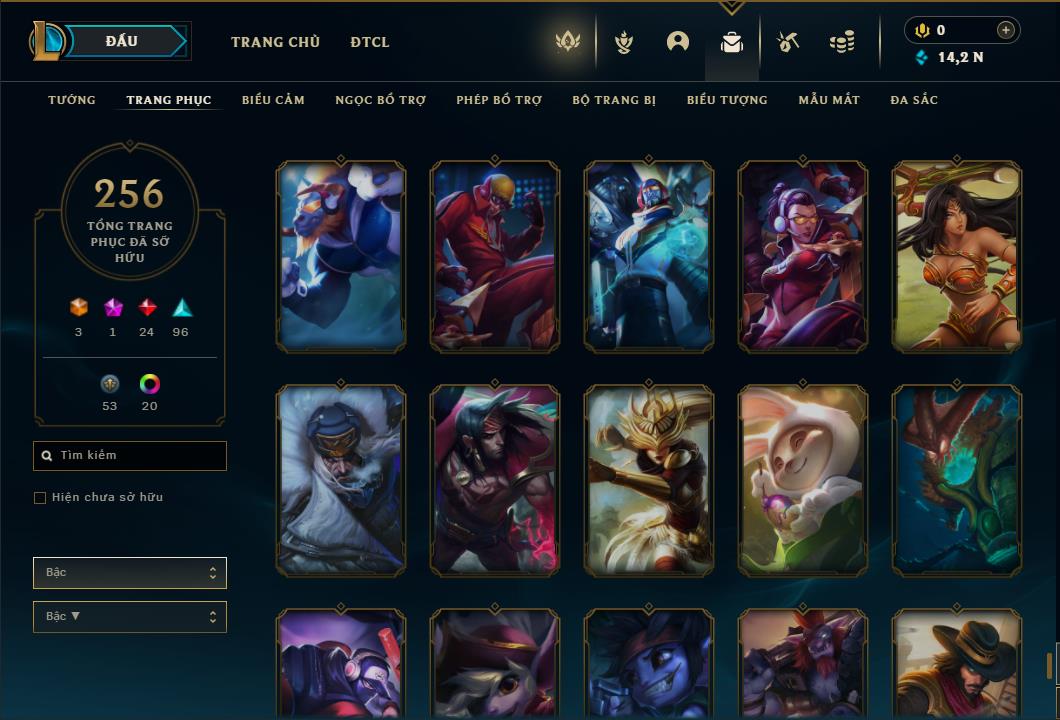The image size is (1060, 720).
Task: Select the MẪU MẮT tab
Action: tap(829, 100)
